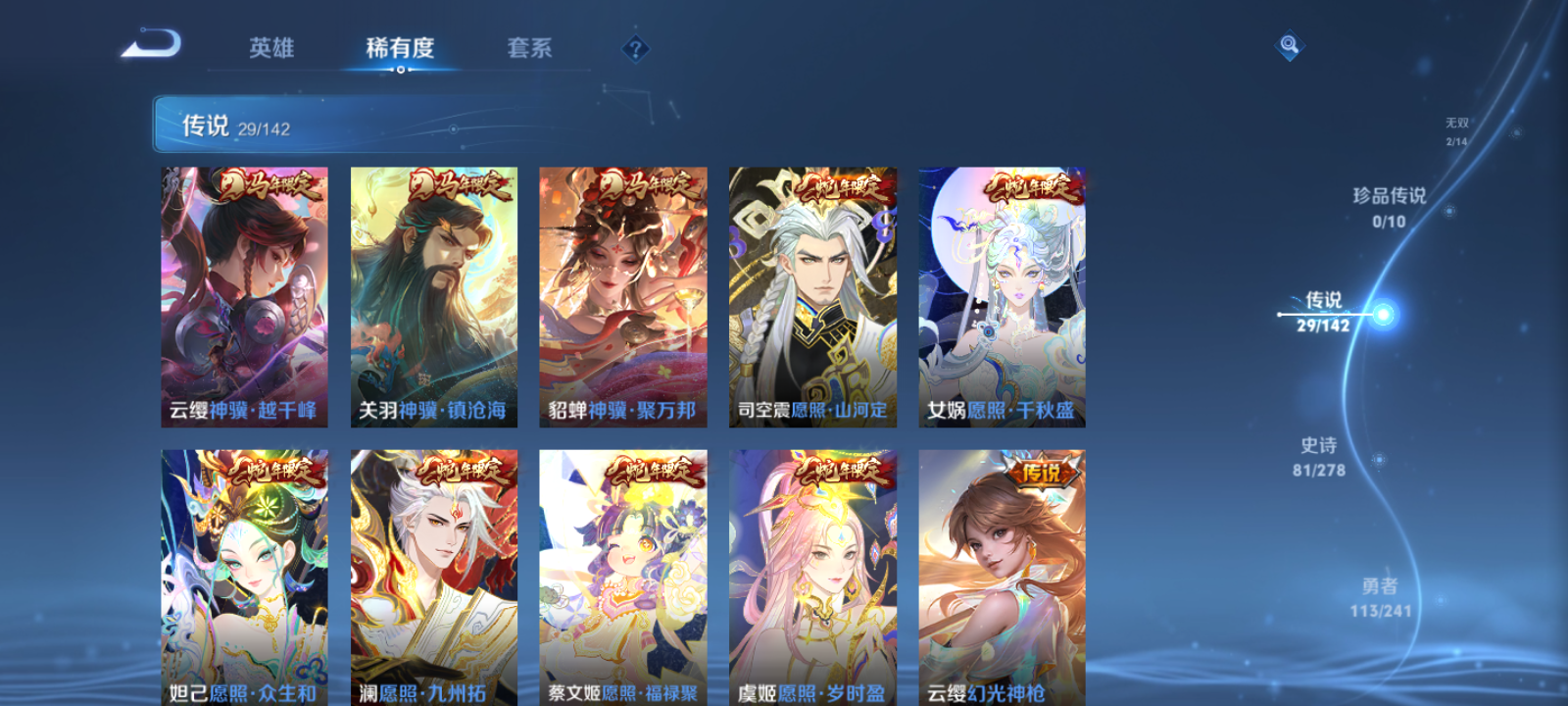Click the game logo in the top-left corner

click(154, 44)
